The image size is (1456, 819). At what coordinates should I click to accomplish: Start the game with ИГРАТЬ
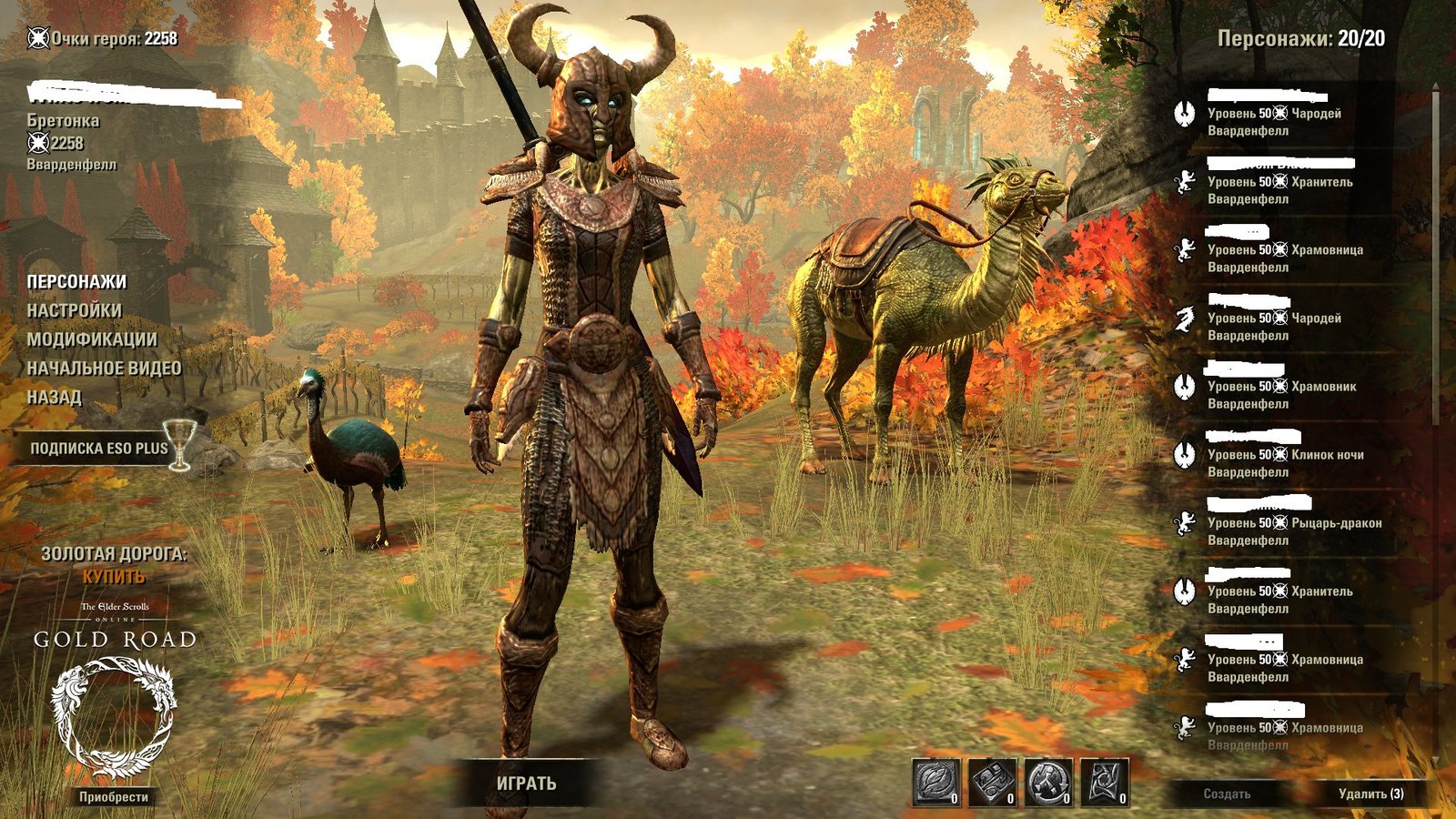pos(526,784)
